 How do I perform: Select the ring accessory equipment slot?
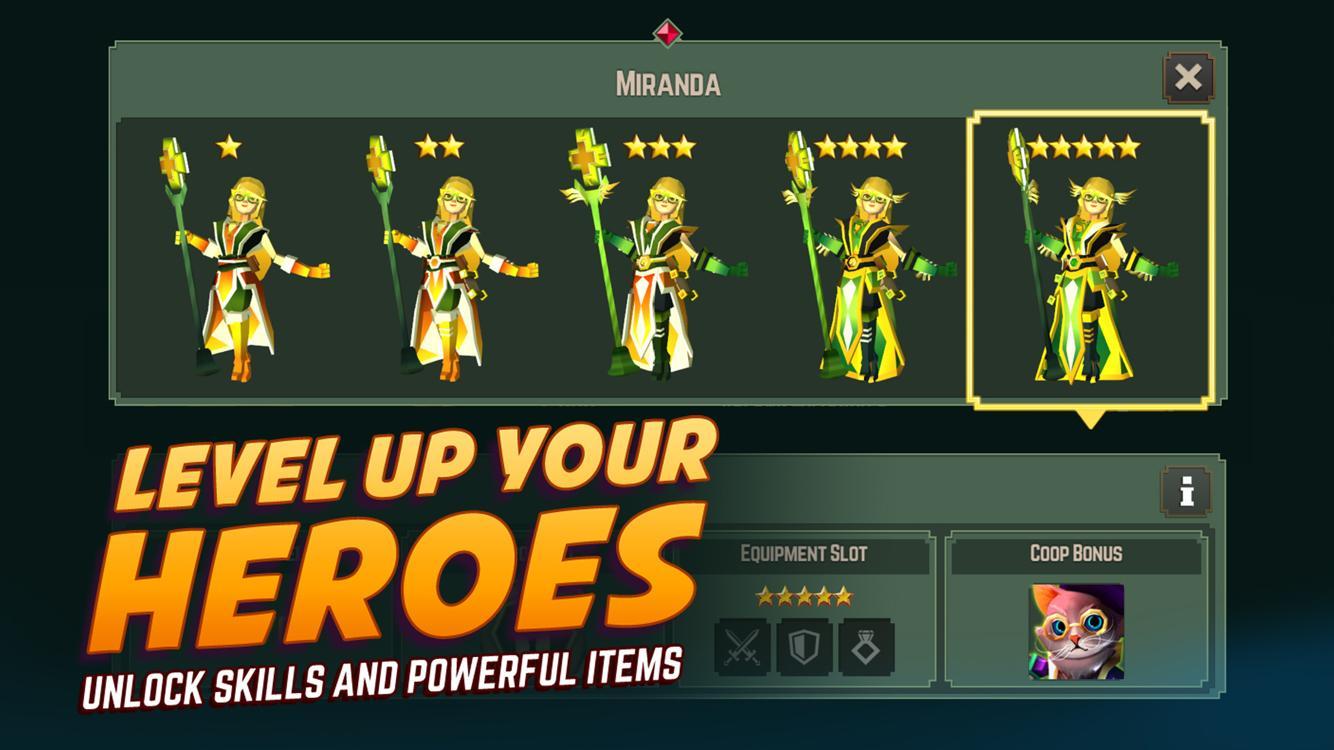[x=866, y=645]
